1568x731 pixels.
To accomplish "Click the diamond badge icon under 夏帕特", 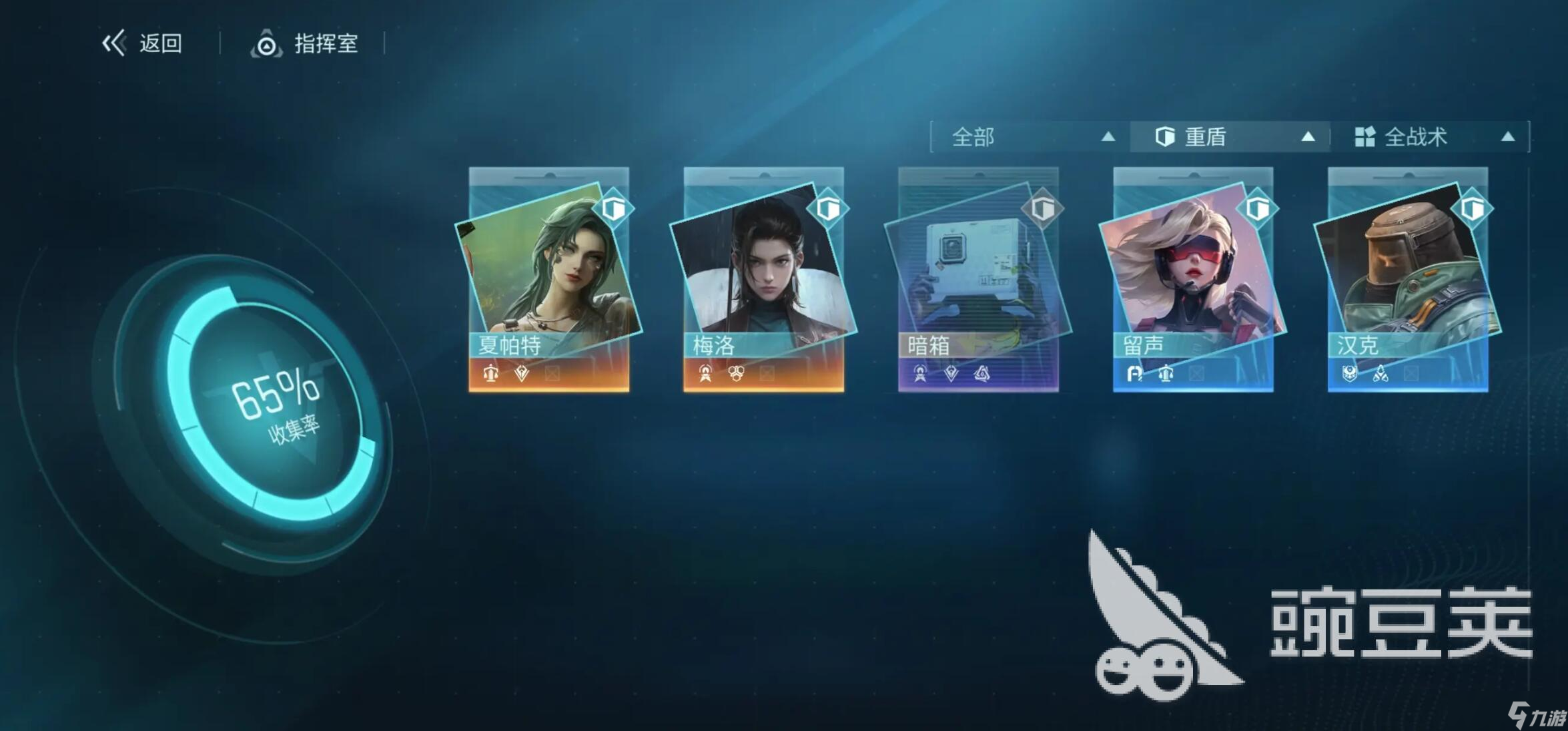I will coord(522,374).
